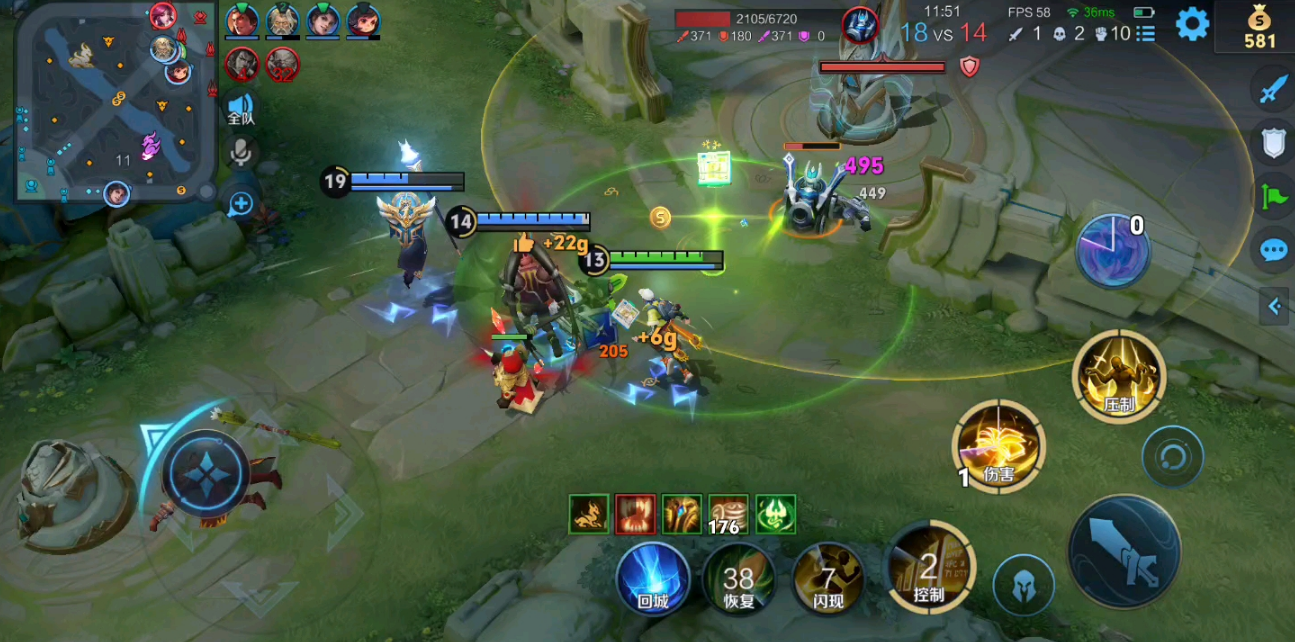Image resolution: width=1295 pixels, height=642 pixels.
Task: Use the 压制 suppression skill
Action: tap(1119, 376)
